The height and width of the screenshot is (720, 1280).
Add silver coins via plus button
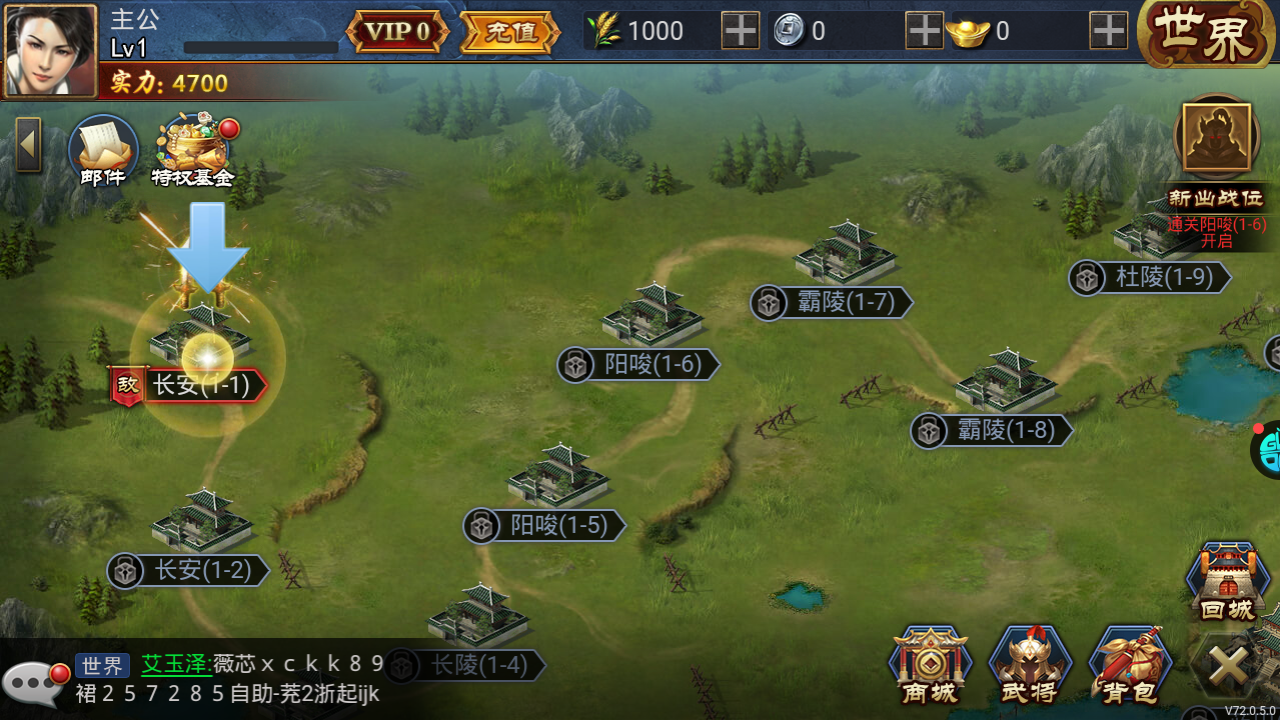923,31
